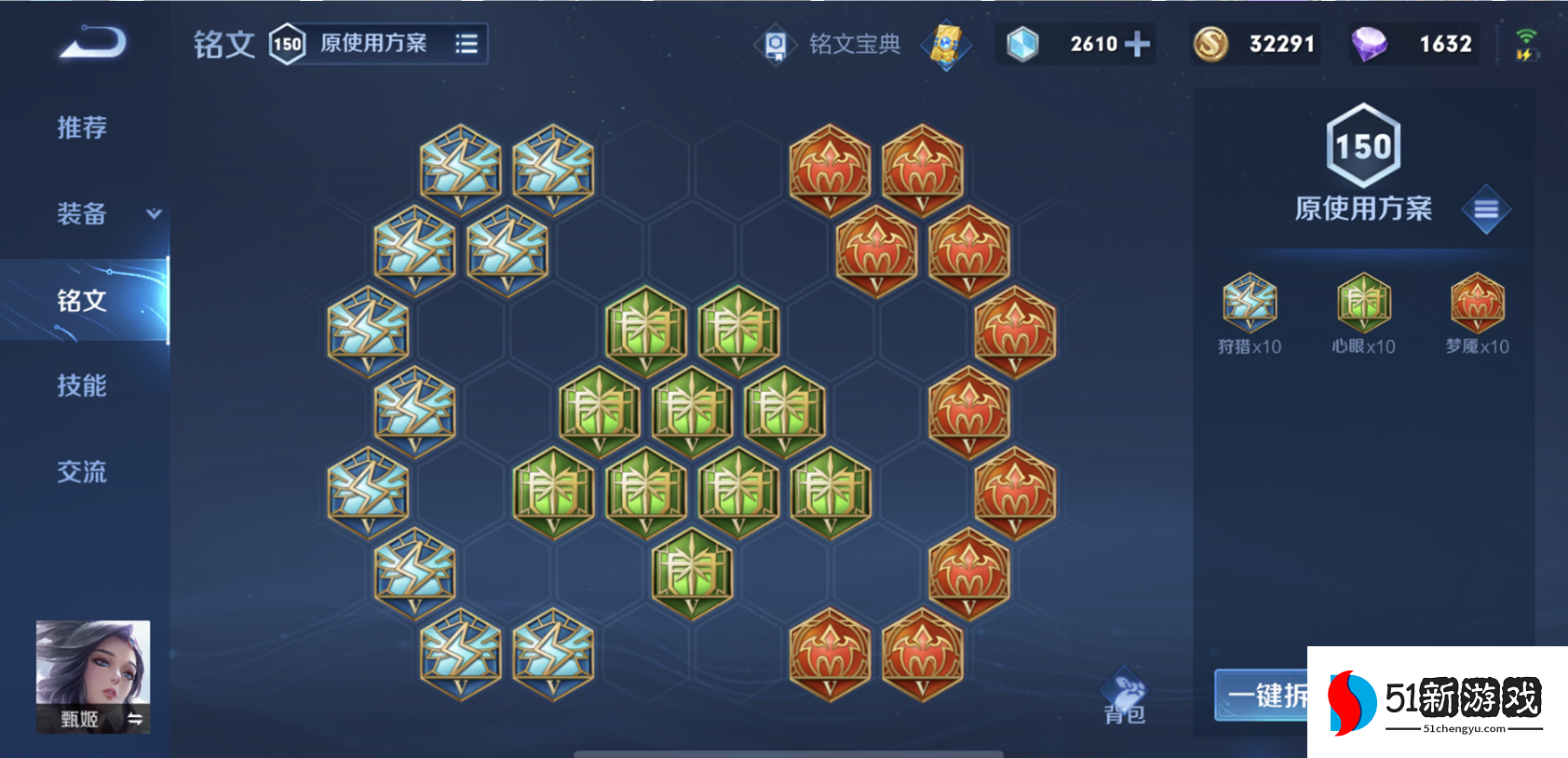Viewport: 1568px width, 758px height.
Task: Open the 铭文宝典 guide
Action: 831,44
